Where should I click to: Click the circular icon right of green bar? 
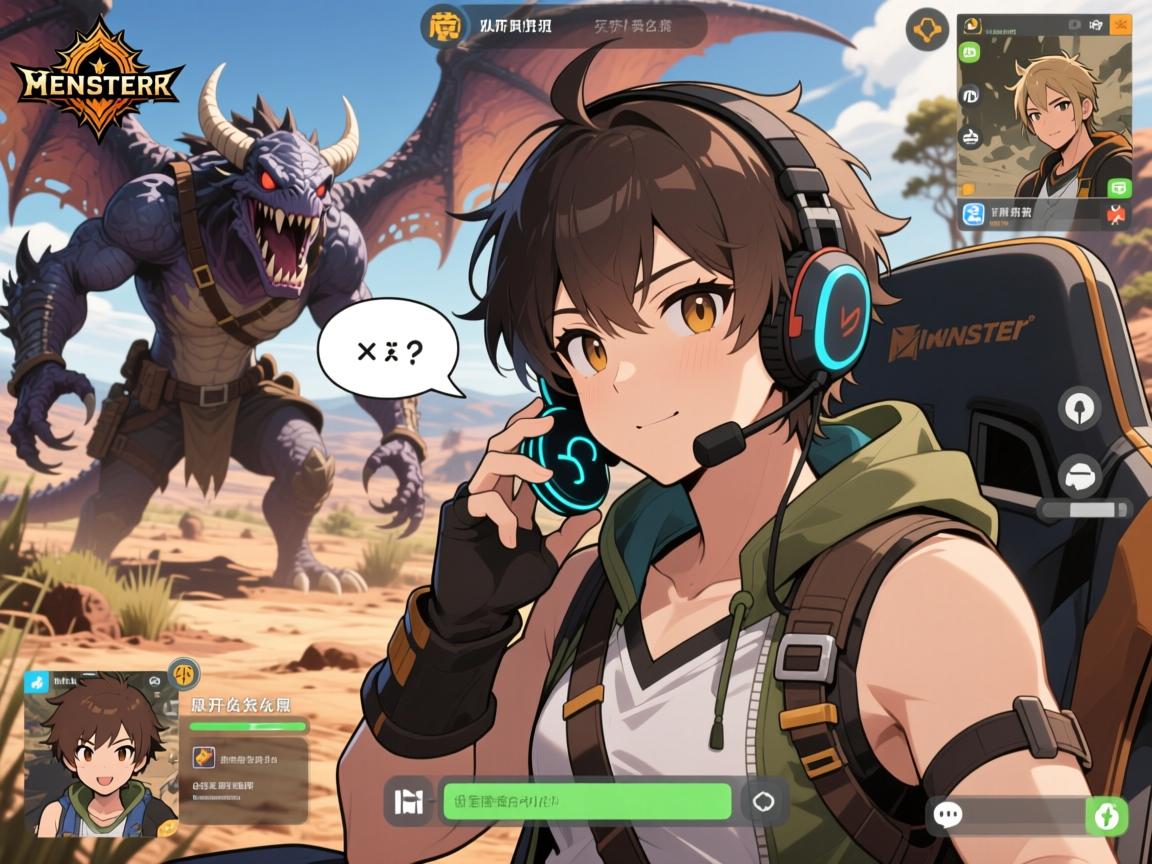tap(763, 801)
